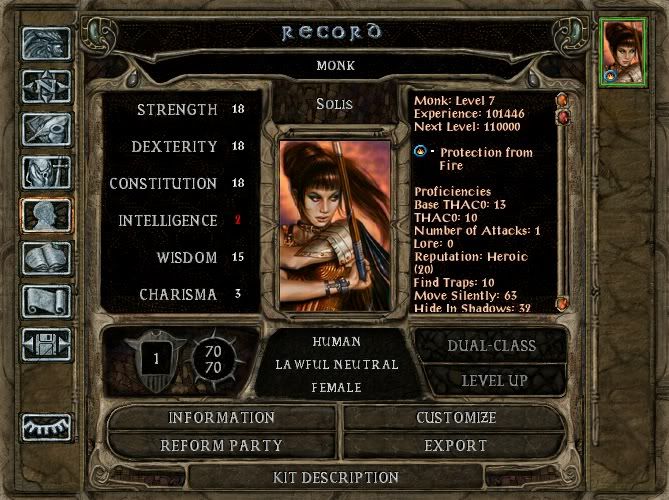Click the stats panel scroll-up arrow
This screenshot has width=669, height=500.
(562, 100)
